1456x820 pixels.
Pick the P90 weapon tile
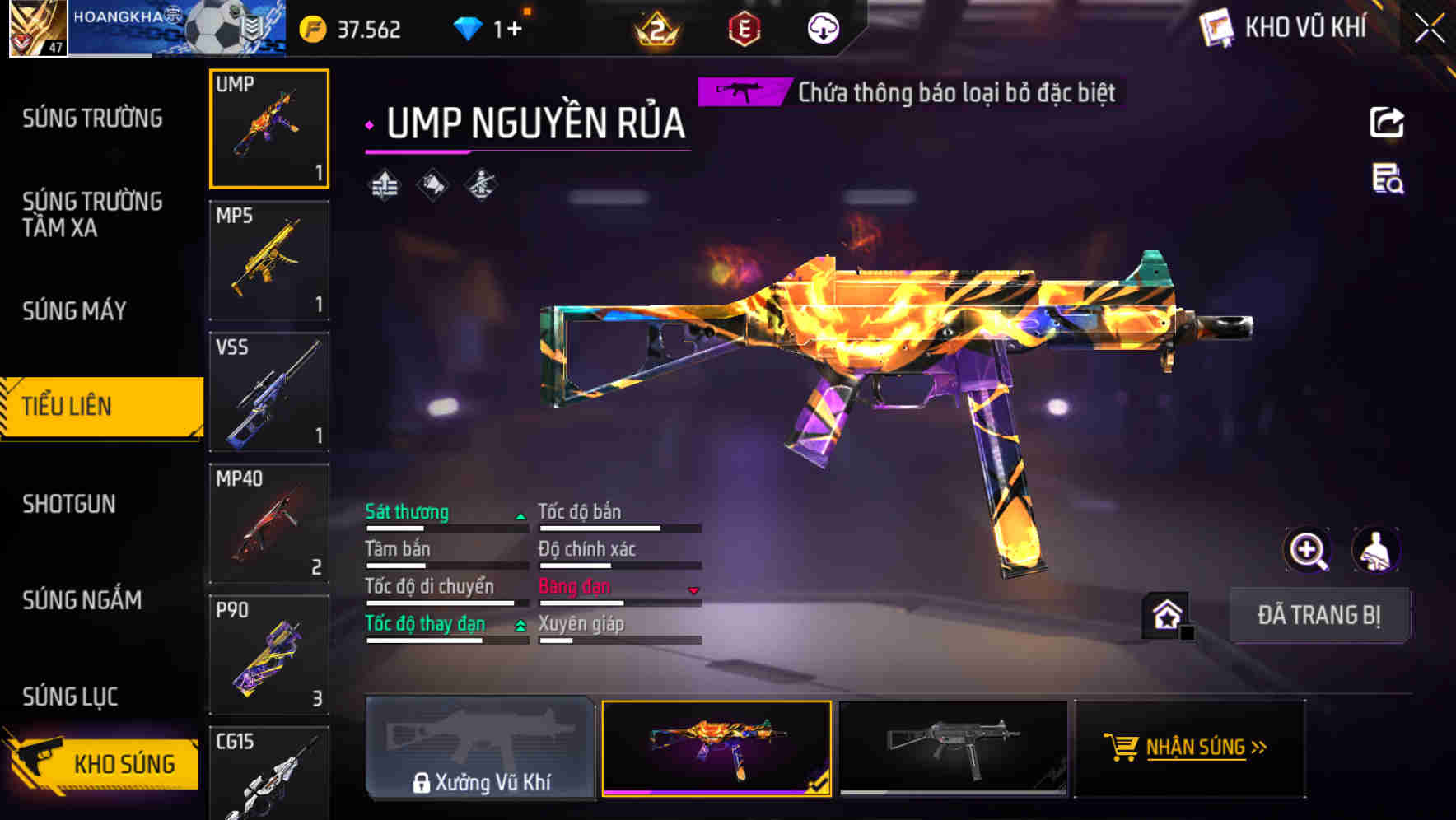pyautogui.click(x=269, y=655)
